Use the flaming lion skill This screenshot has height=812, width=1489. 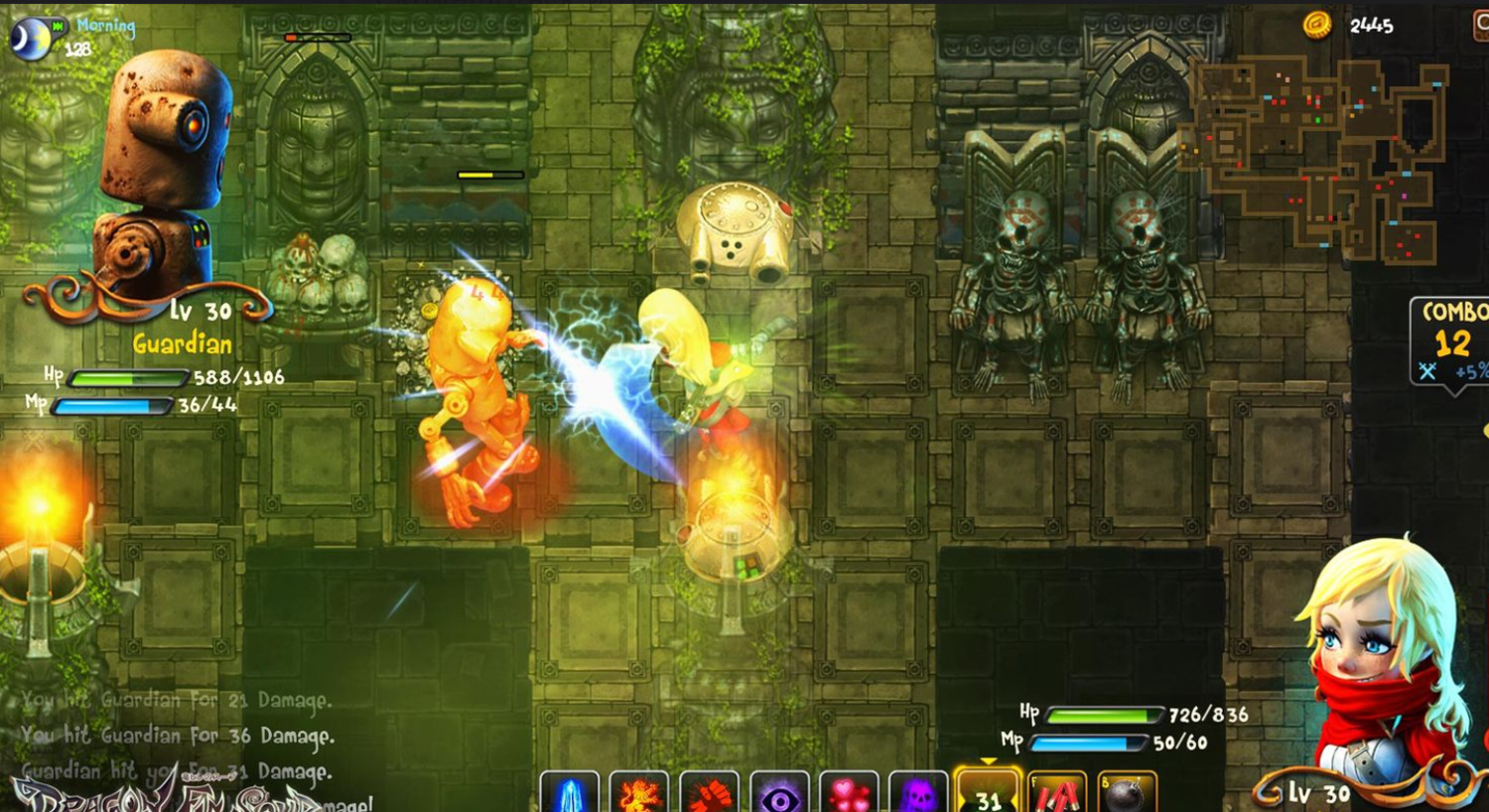[639, 792]
